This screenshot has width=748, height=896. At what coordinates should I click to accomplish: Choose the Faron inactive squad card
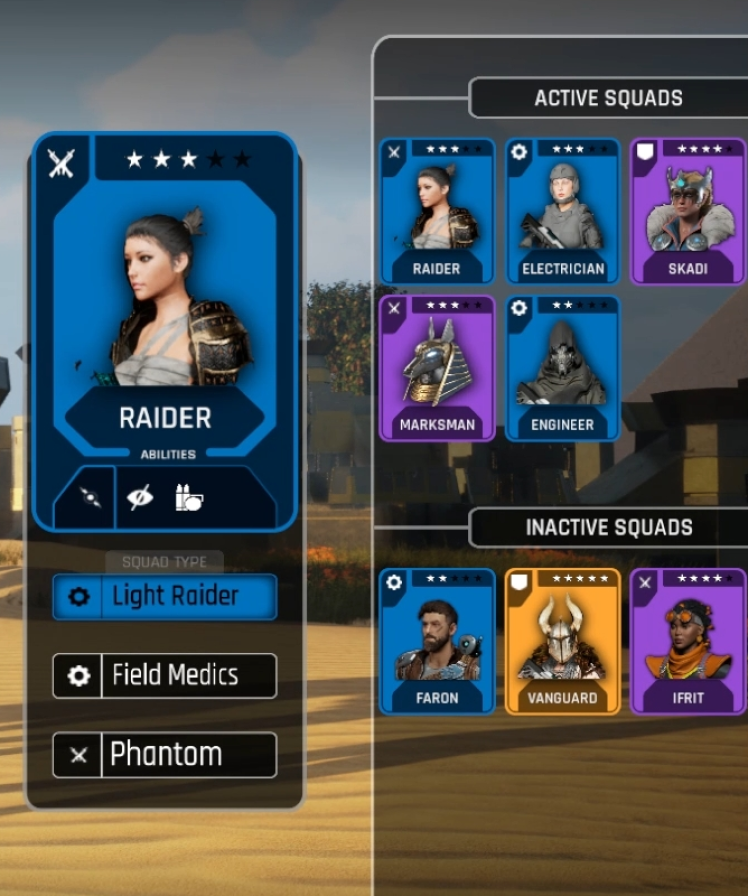click(437, 641)
